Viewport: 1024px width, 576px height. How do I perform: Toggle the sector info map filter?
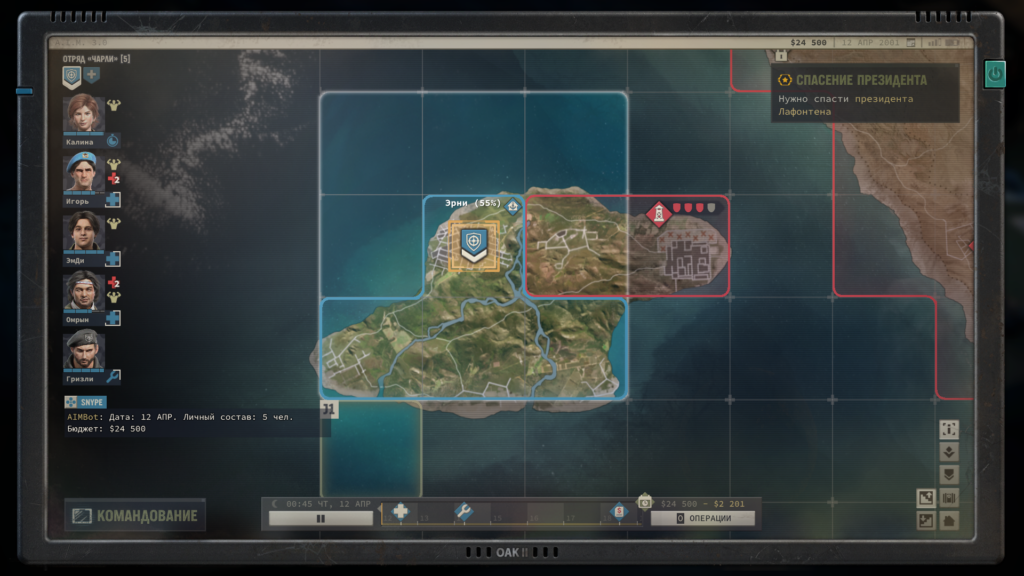949,429
